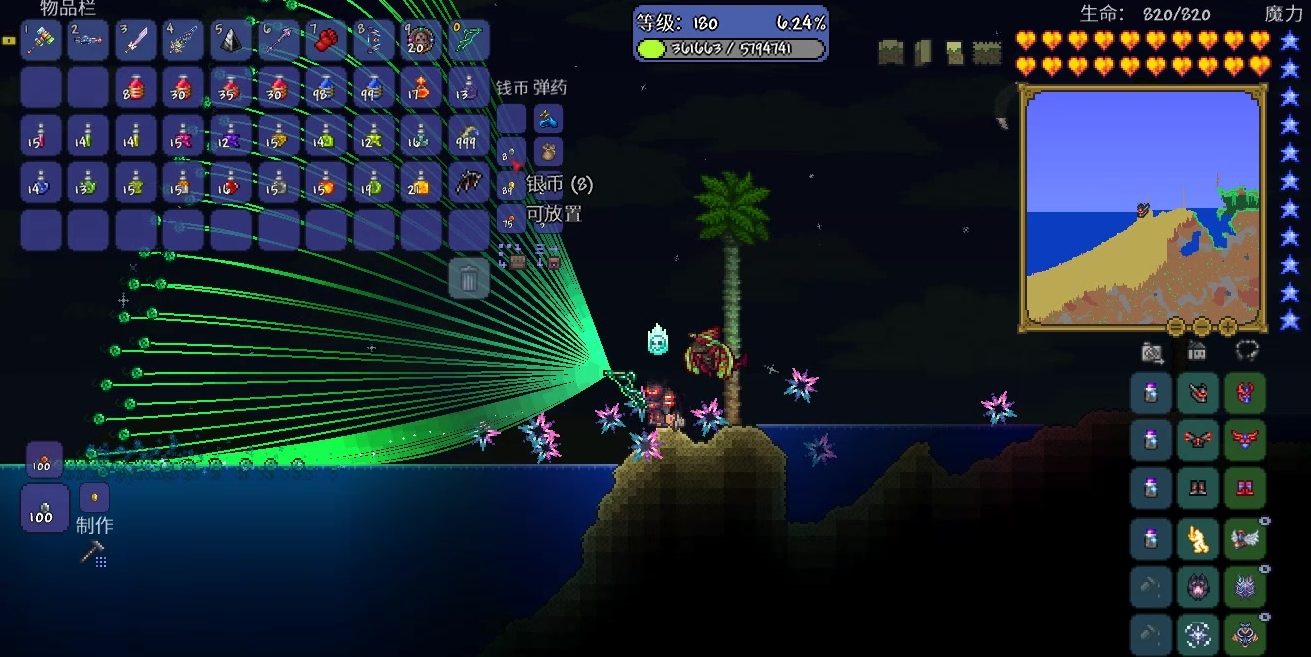
Task: Select the equipped red boots armor slot
Action: tap(1245, 489)
